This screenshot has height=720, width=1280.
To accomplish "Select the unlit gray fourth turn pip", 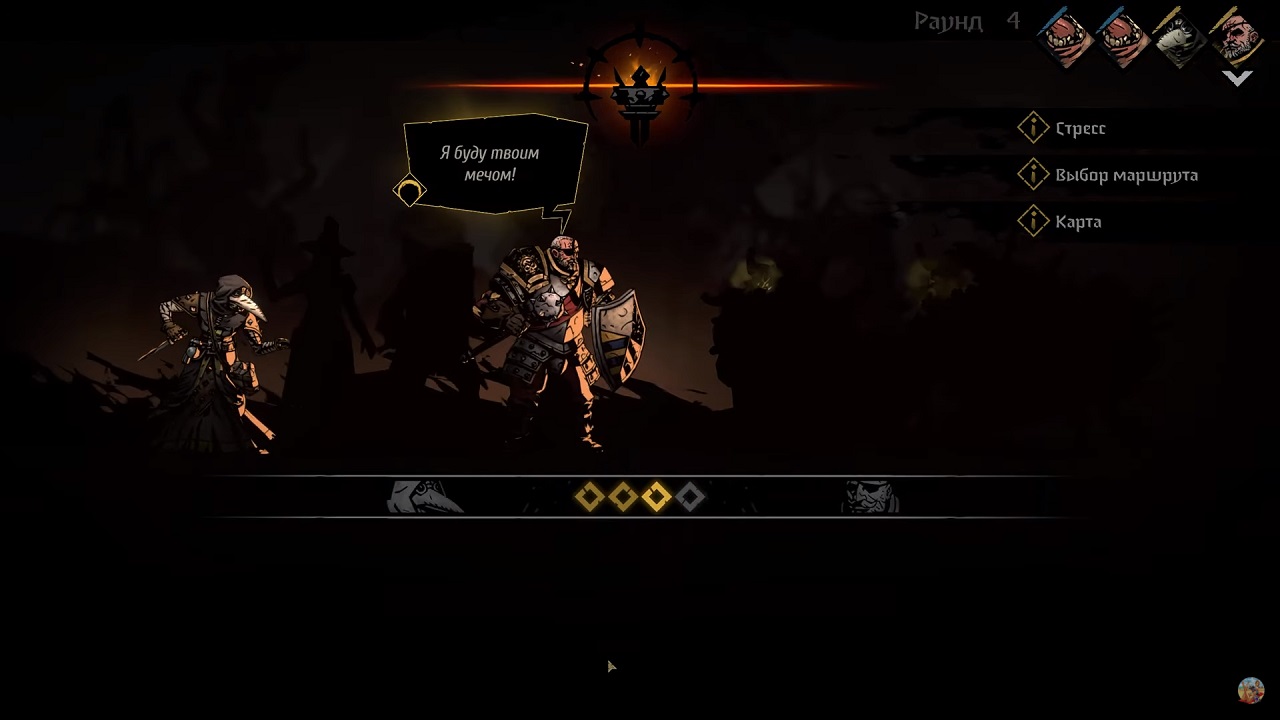I will 690,497.
